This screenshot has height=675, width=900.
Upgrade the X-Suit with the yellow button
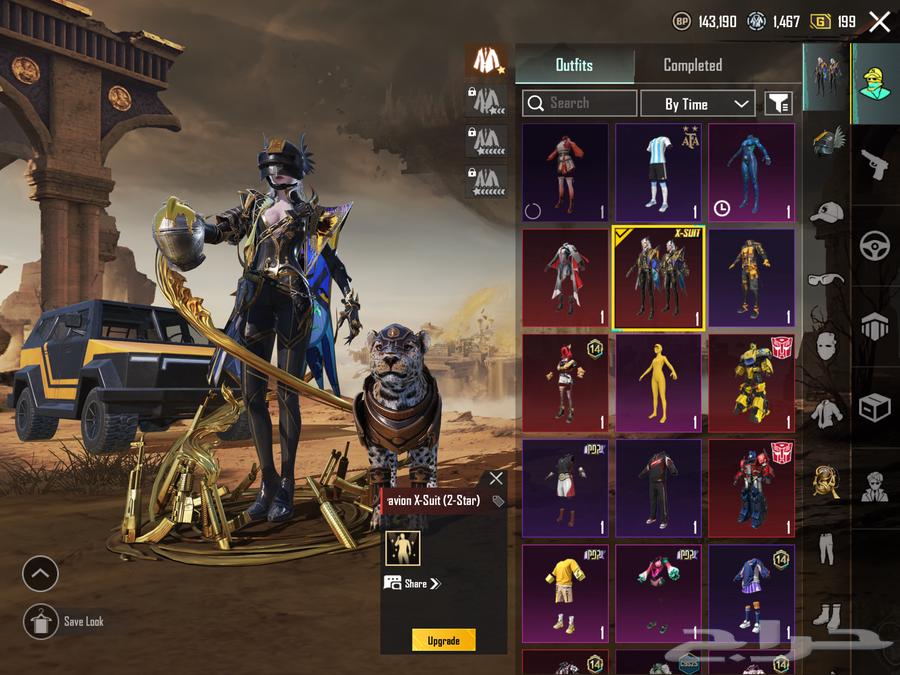point(443,640)
